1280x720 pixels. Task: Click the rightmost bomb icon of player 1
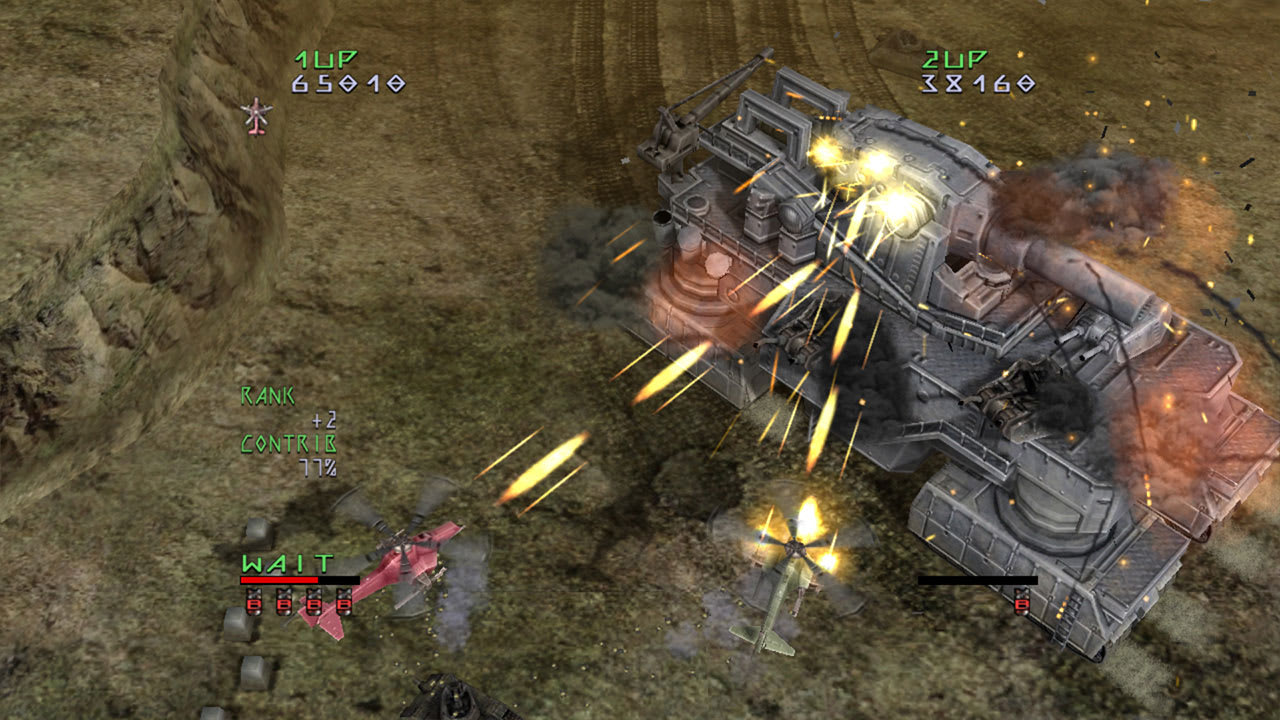(344, 603)
